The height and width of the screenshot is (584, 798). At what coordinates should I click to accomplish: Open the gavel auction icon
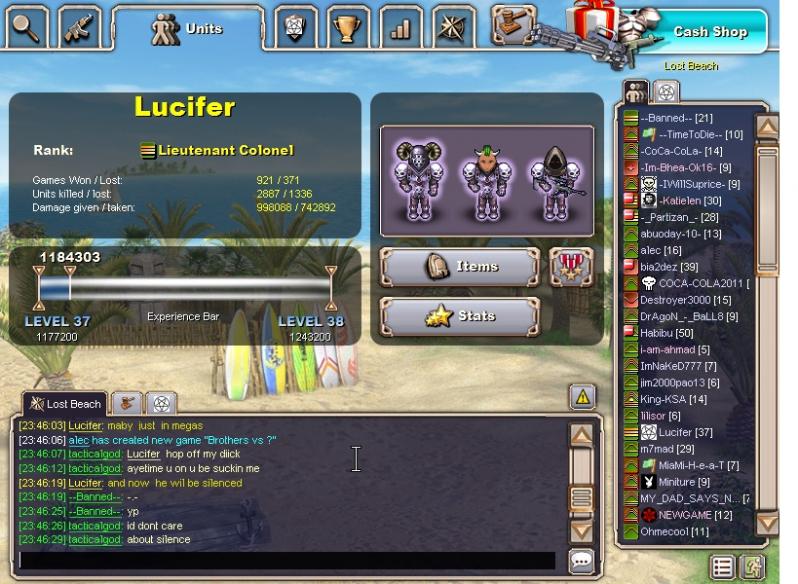pos(513,22)
